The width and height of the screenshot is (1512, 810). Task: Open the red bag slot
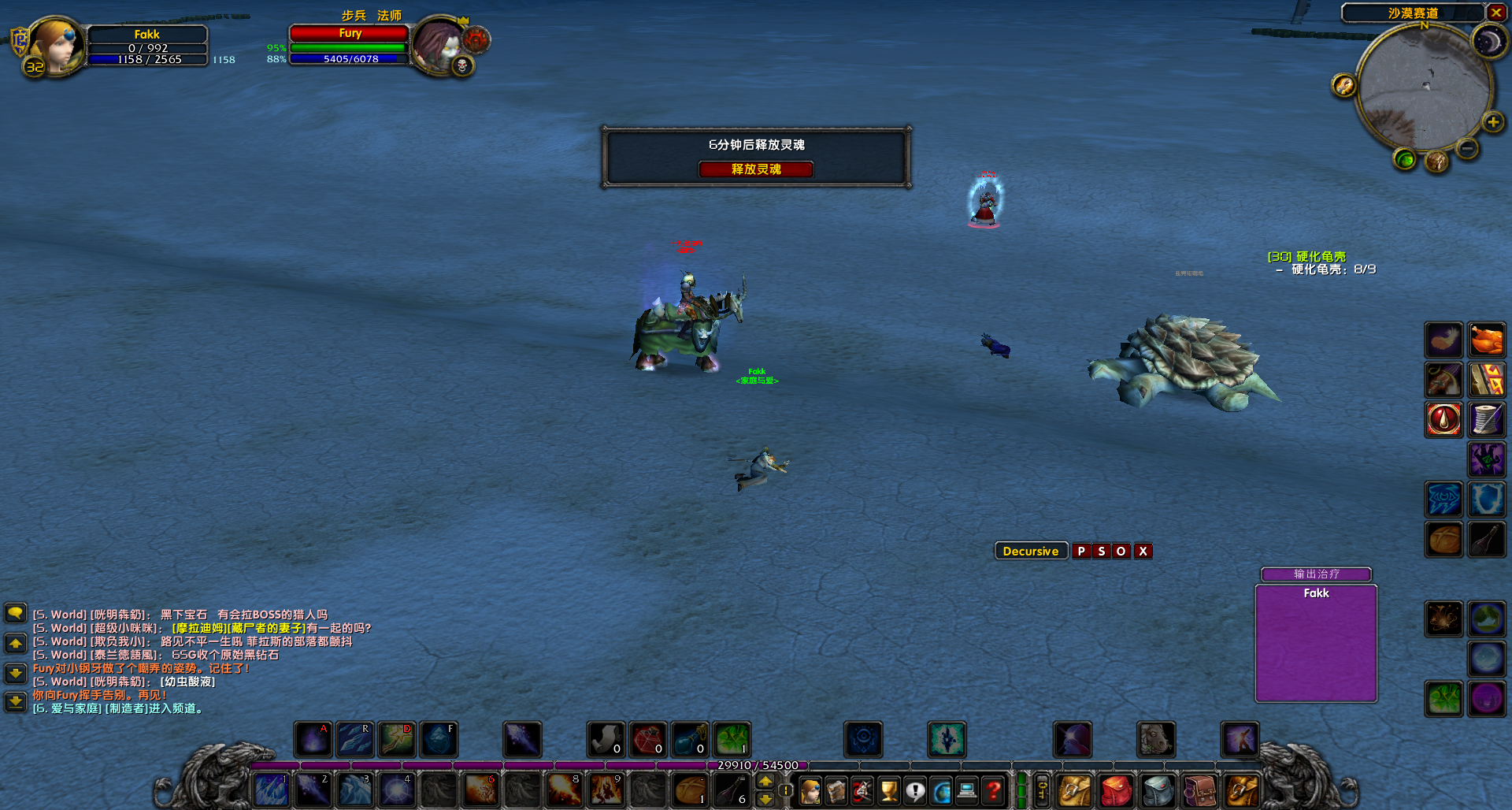tap(1116, 790)
